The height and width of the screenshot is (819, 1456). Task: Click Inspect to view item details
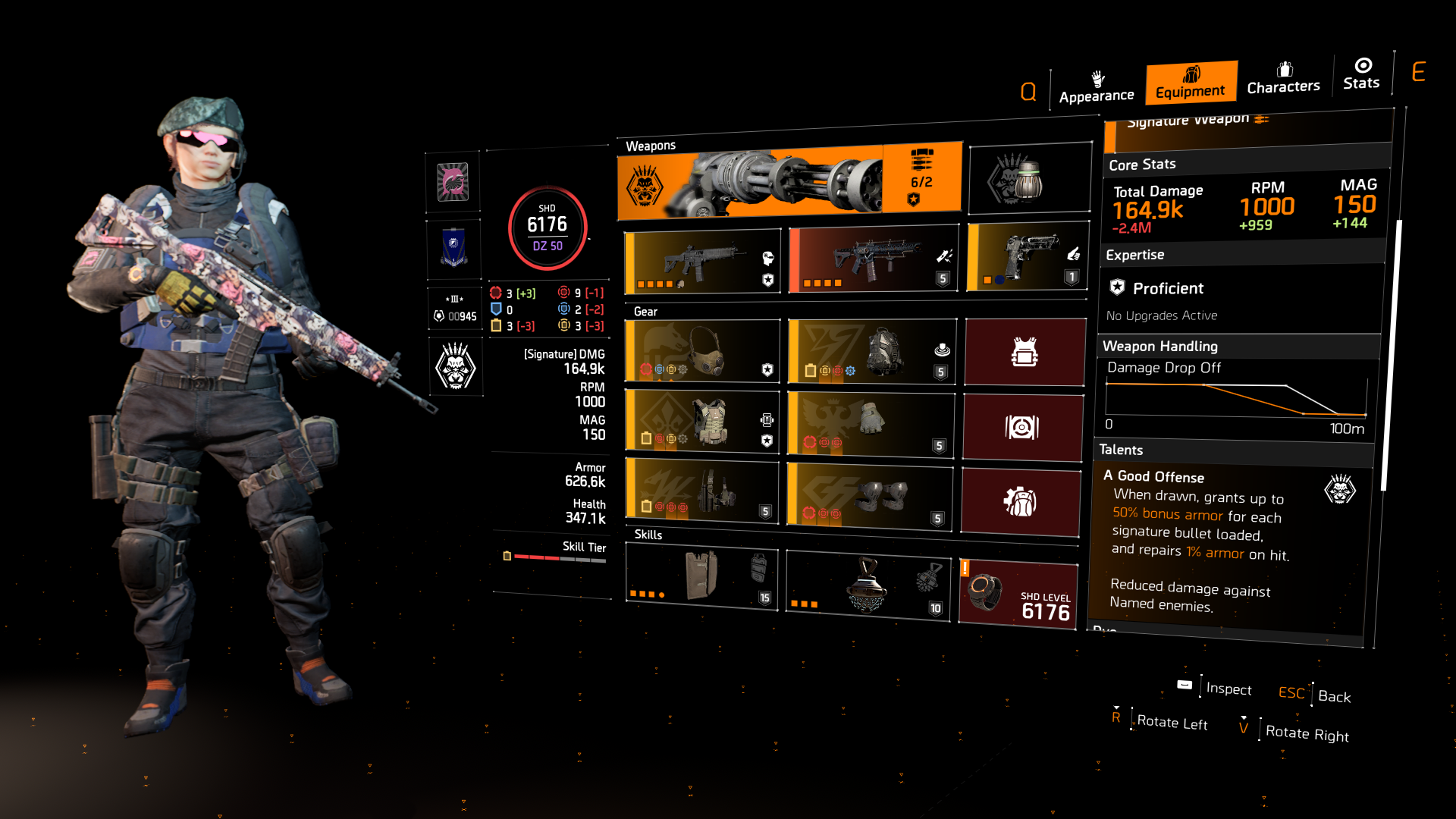[x=1228, y=689]
